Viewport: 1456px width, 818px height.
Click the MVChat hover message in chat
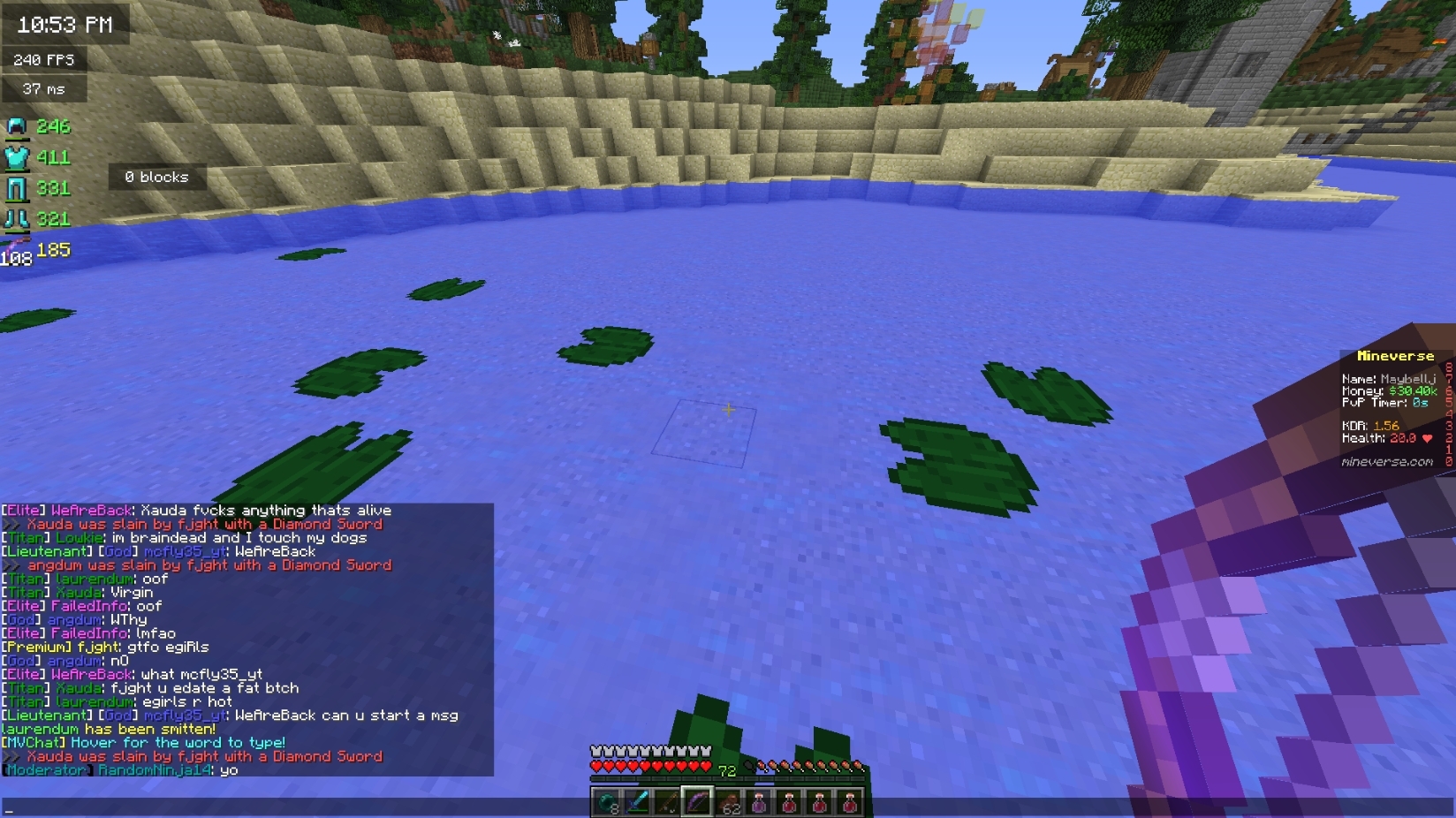(144, 742)
